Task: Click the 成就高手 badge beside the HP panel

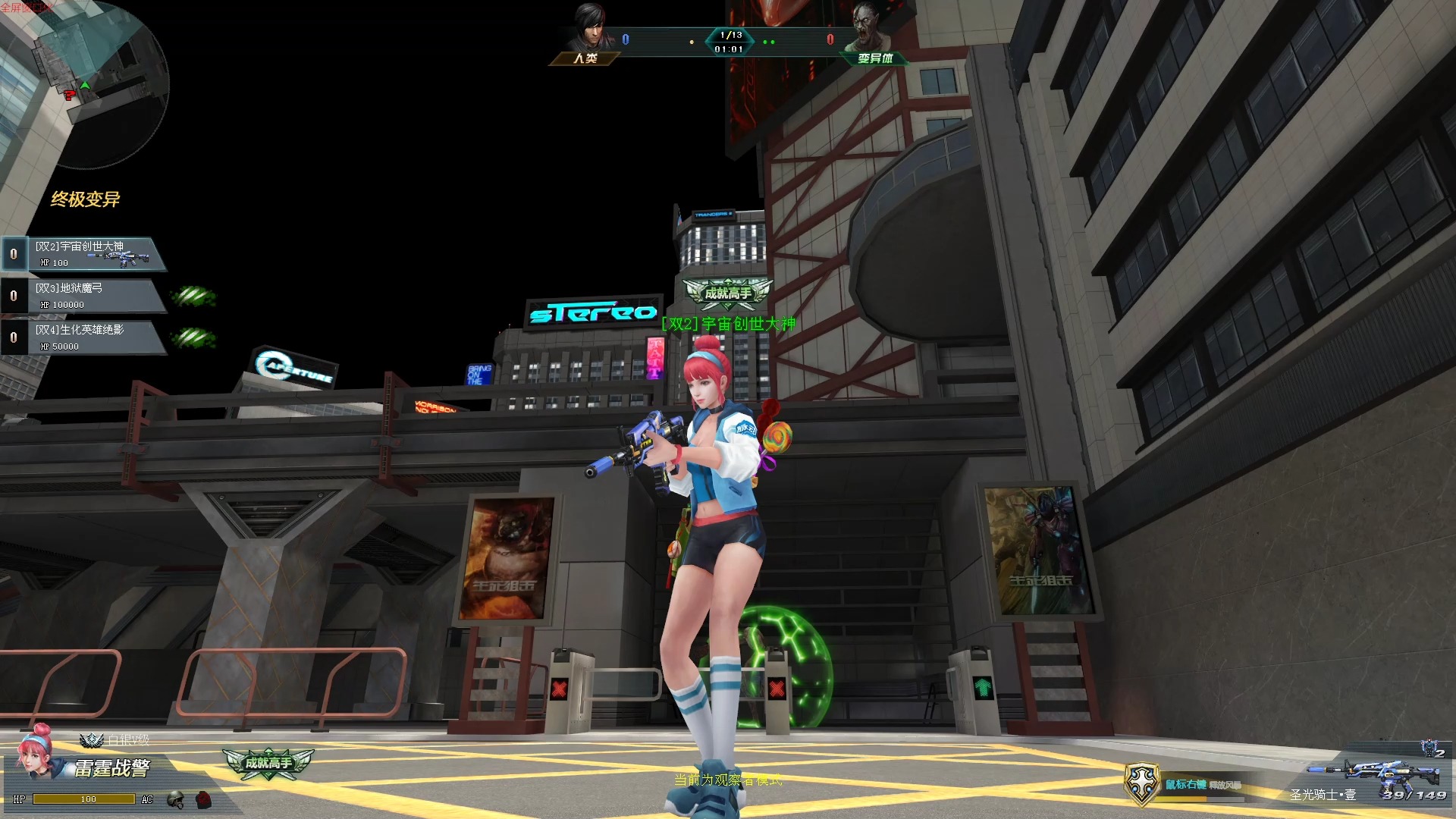Action: pos(268,762)
